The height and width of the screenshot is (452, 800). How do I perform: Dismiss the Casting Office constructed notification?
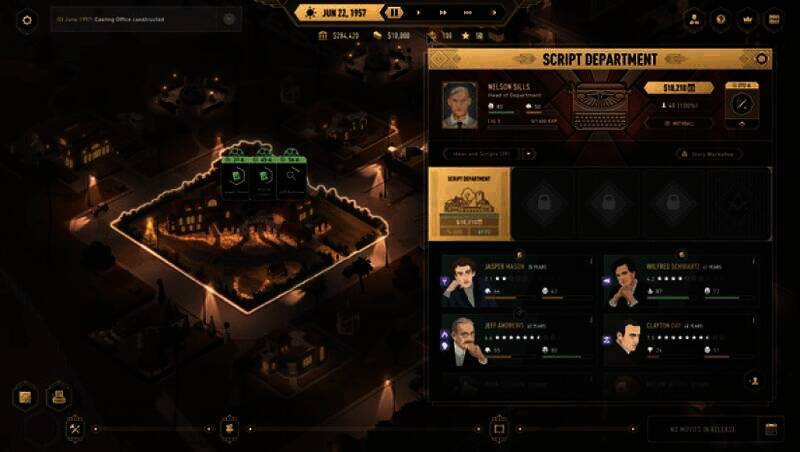click(x=229, y=18)
